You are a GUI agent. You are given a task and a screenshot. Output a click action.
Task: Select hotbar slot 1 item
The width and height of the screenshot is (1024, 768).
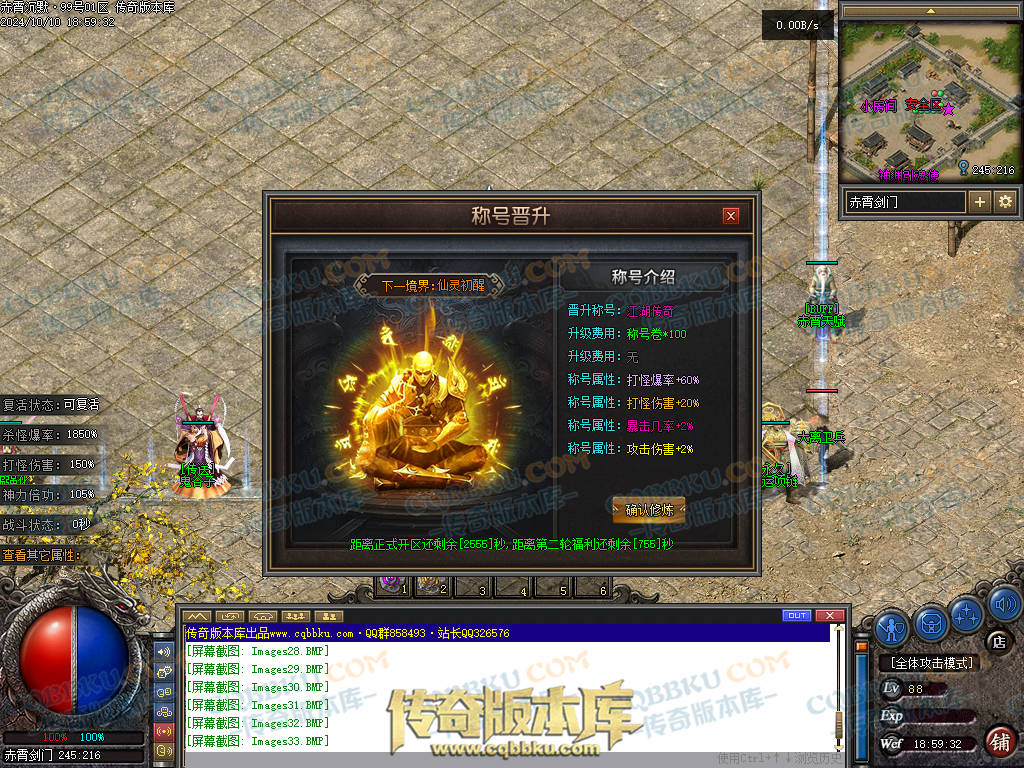click(390, 586)
